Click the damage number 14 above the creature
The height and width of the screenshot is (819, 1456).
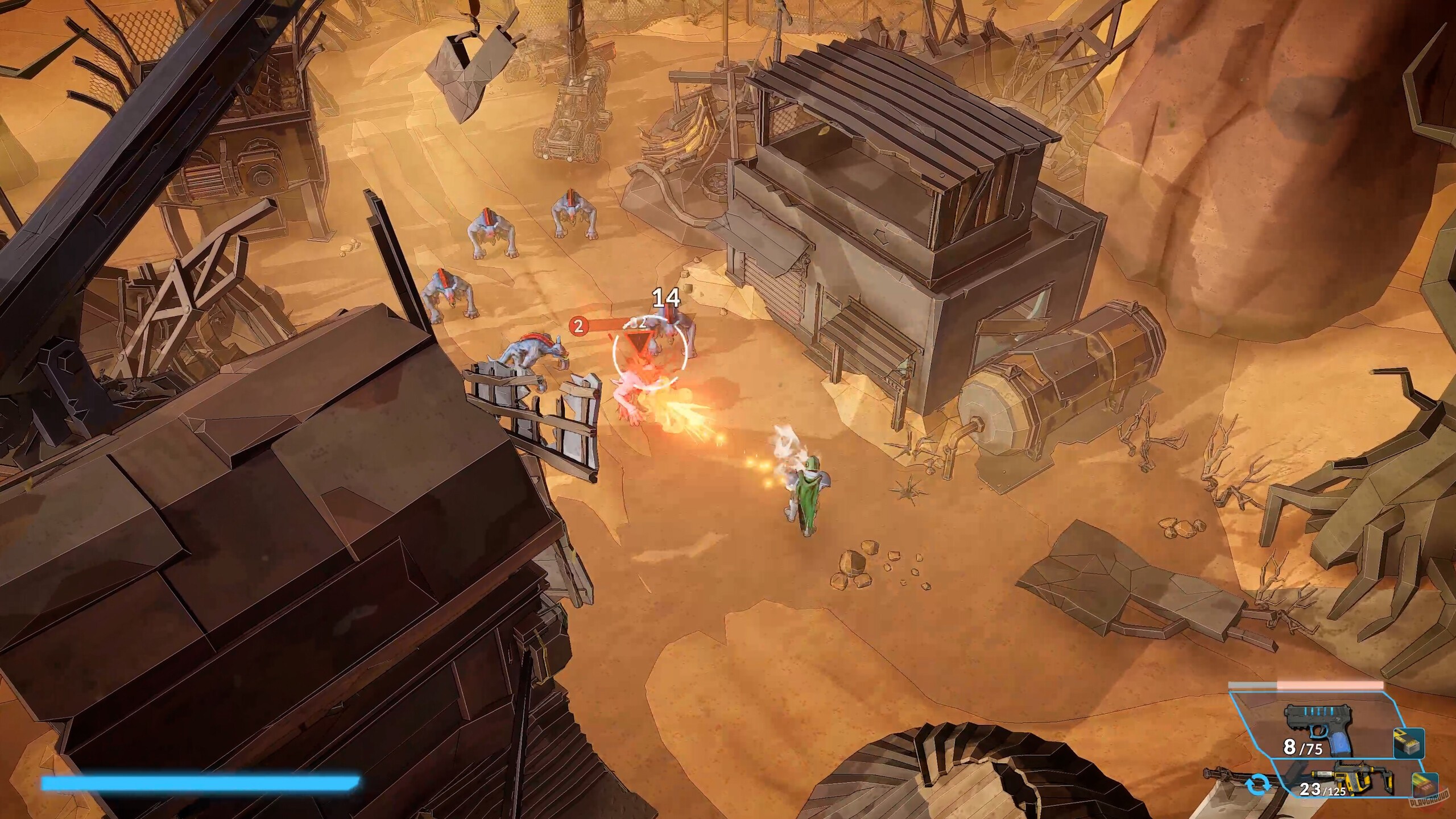(x=666, y=297)
